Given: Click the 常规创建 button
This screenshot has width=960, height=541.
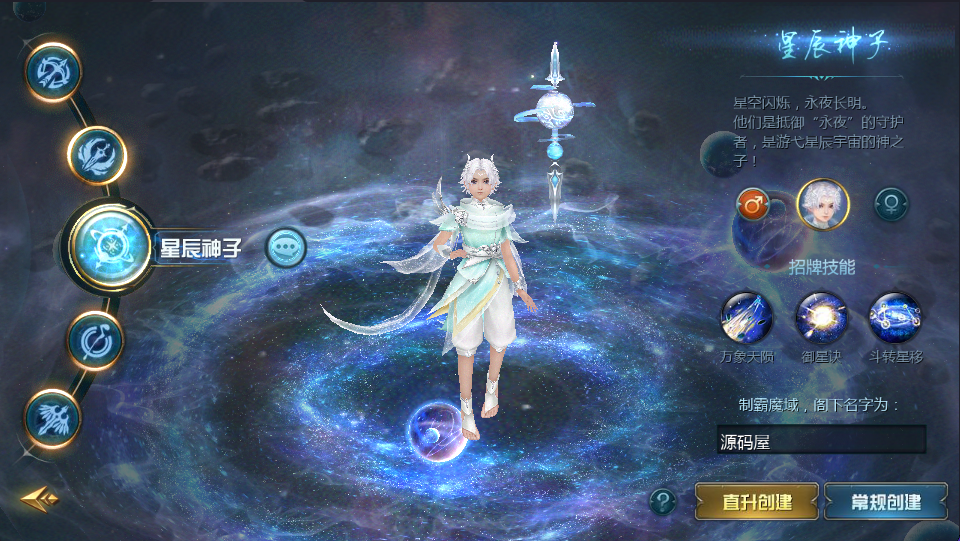Looking at the screenshot, I should coord(885,501).
